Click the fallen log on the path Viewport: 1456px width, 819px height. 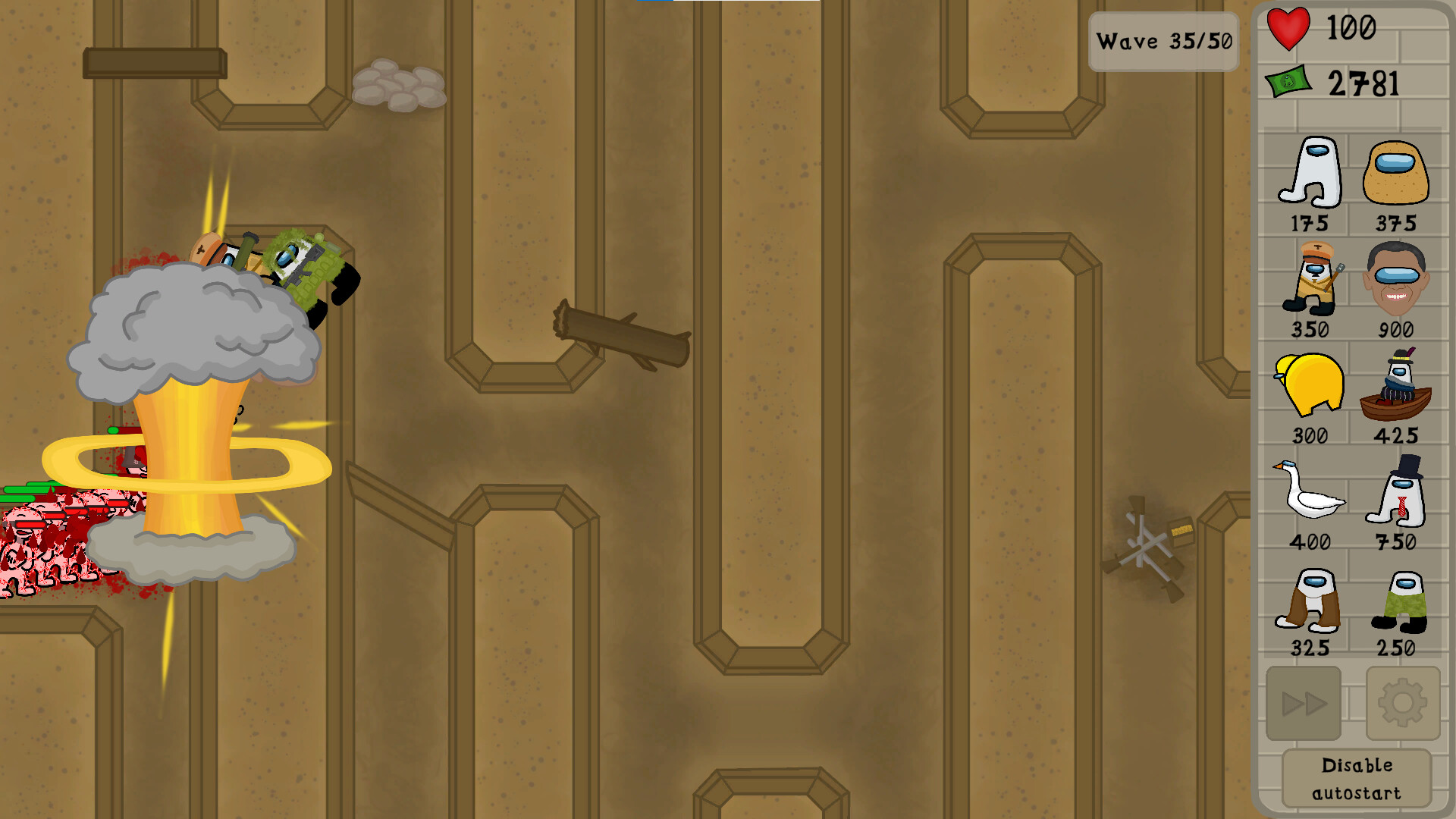(x=622, y=334)
